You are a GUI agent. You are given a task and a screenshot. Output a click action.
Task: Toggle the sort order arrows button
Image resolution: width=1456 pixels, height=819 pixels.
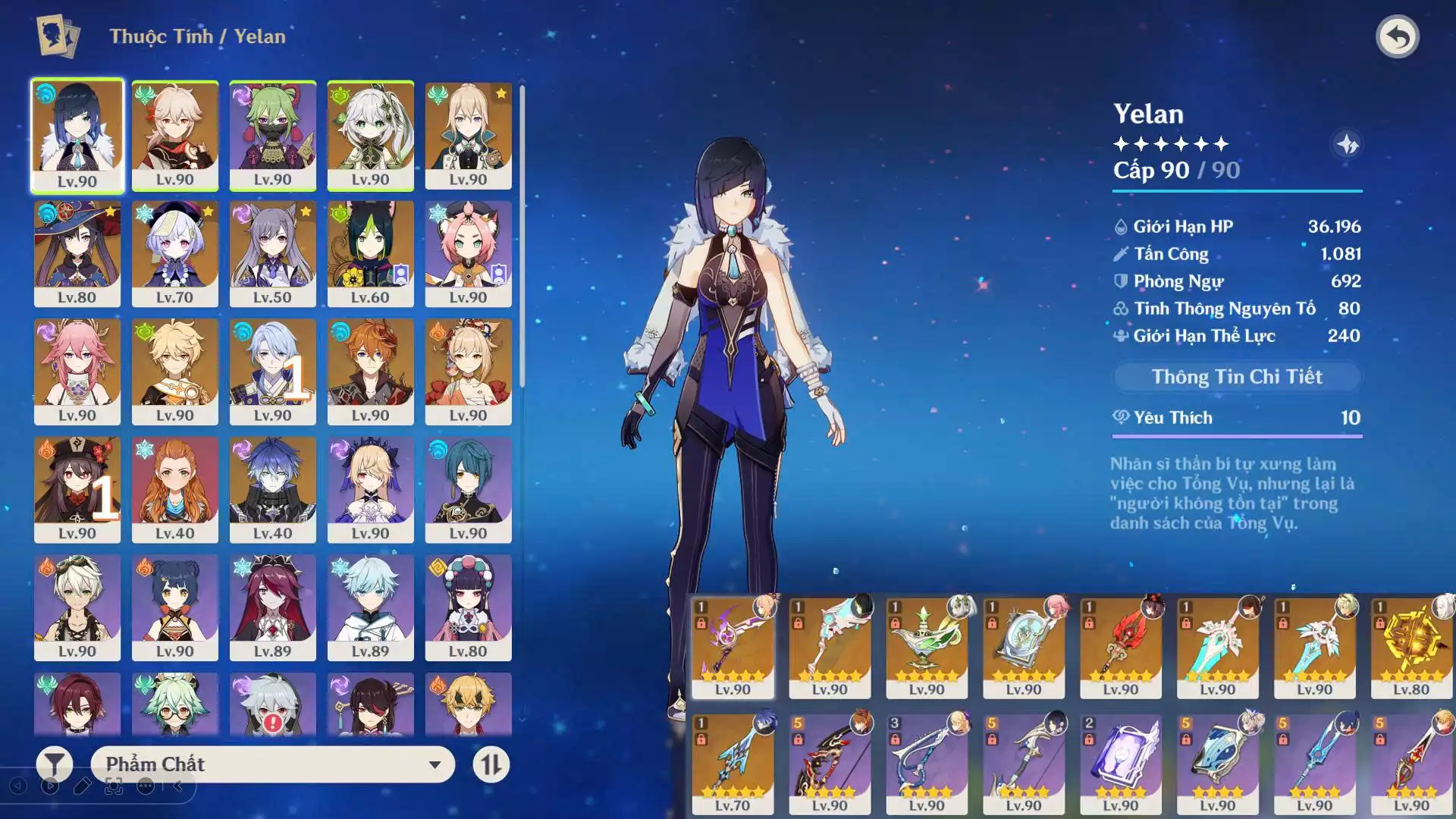click(491, 764)
